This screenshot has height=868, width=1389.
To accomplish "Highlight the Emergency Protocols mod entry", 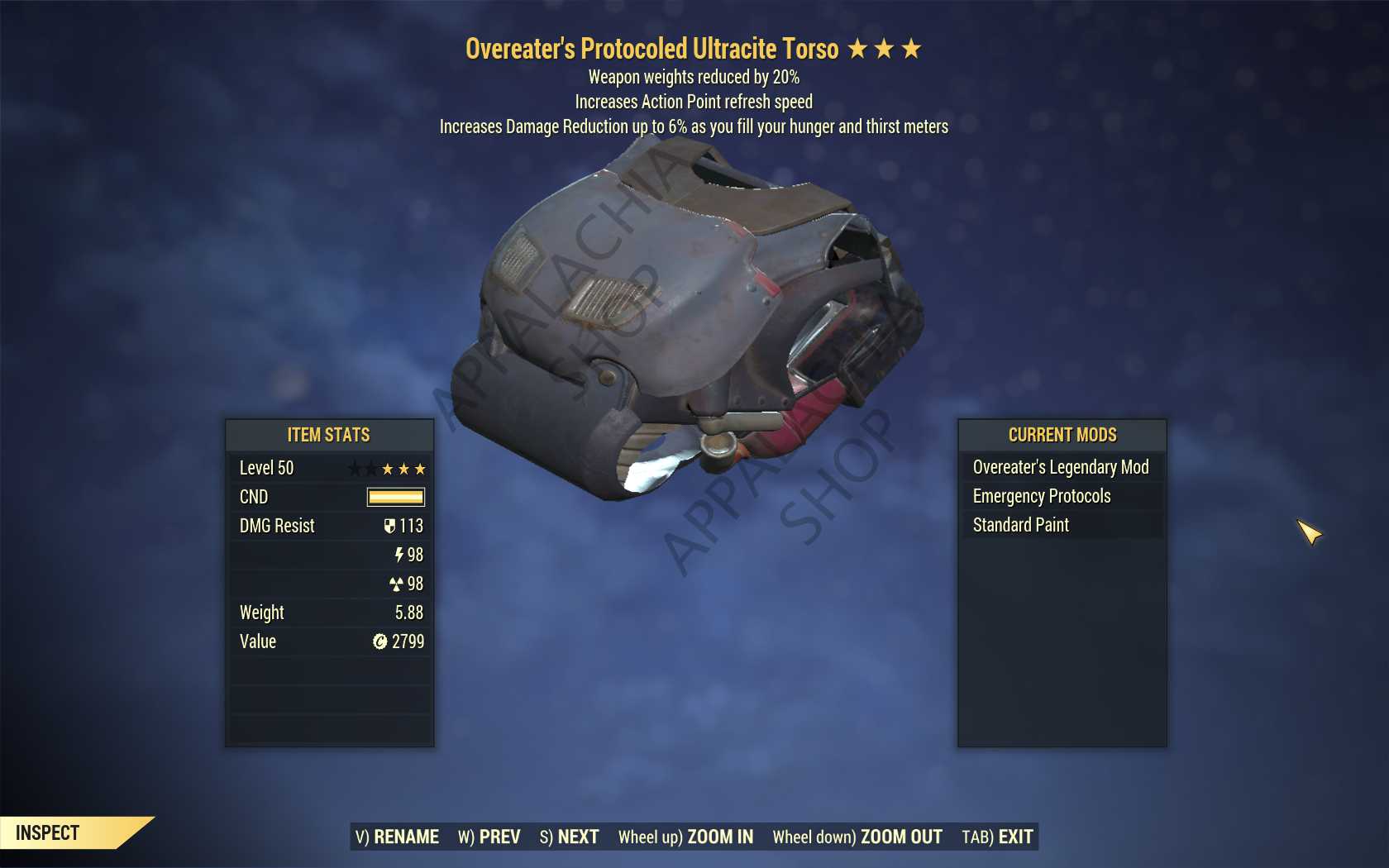I will pyautogui.click(x=1042, y=496).
